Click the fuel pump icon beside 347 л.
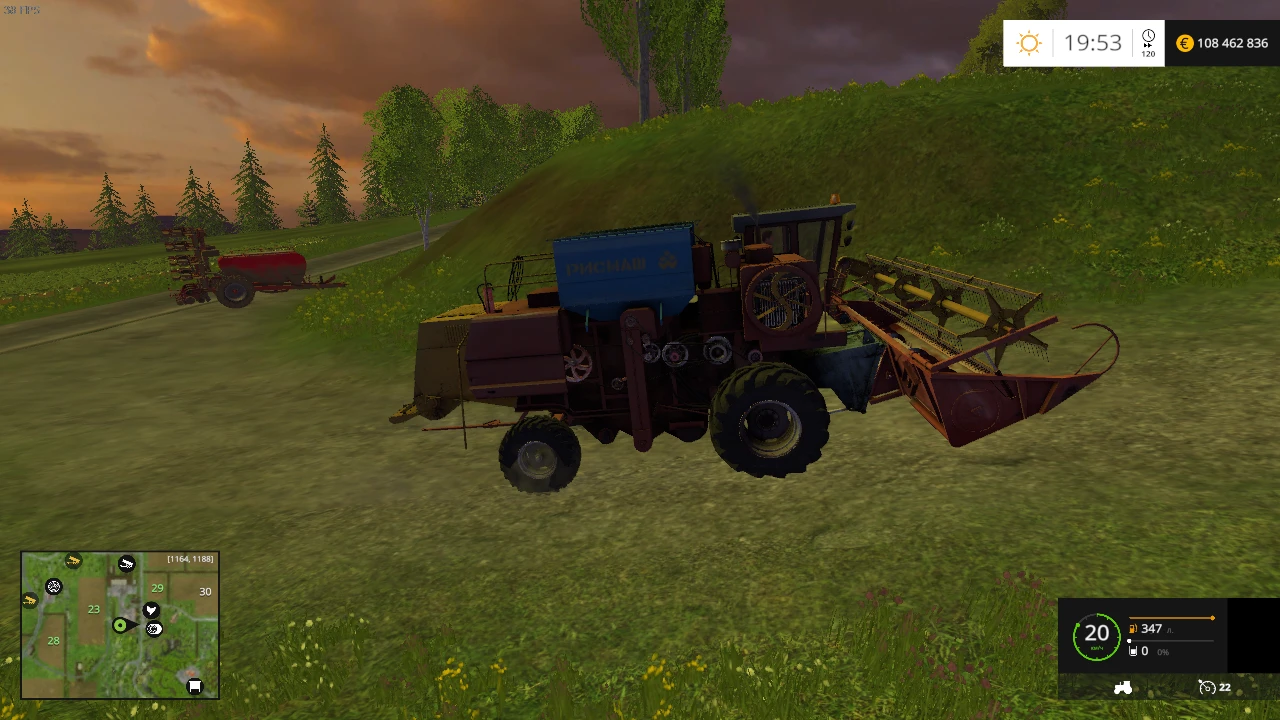 pyautogui.click(x=1132, y=628)
